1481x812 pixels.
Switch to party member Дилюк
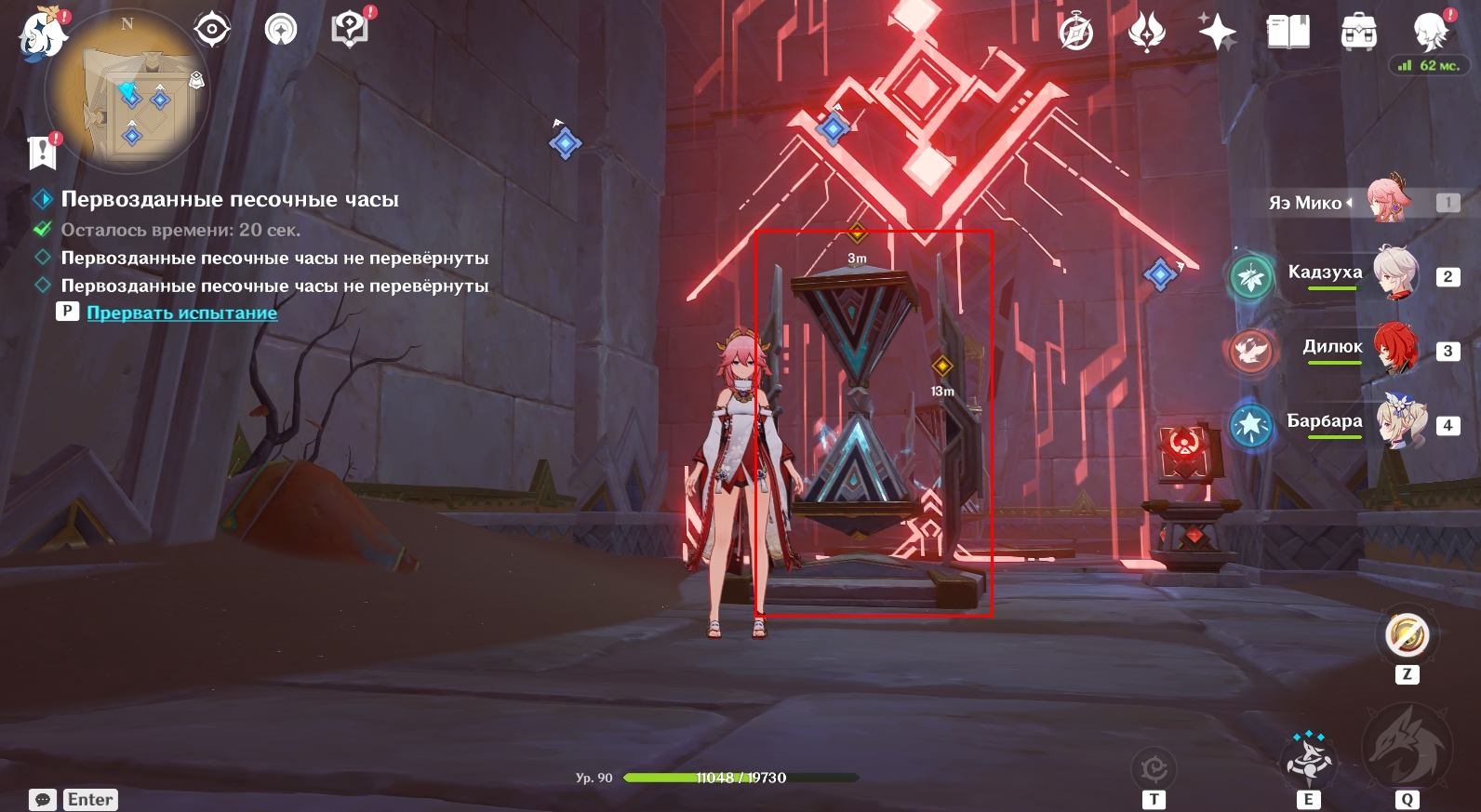[1332, 347]
